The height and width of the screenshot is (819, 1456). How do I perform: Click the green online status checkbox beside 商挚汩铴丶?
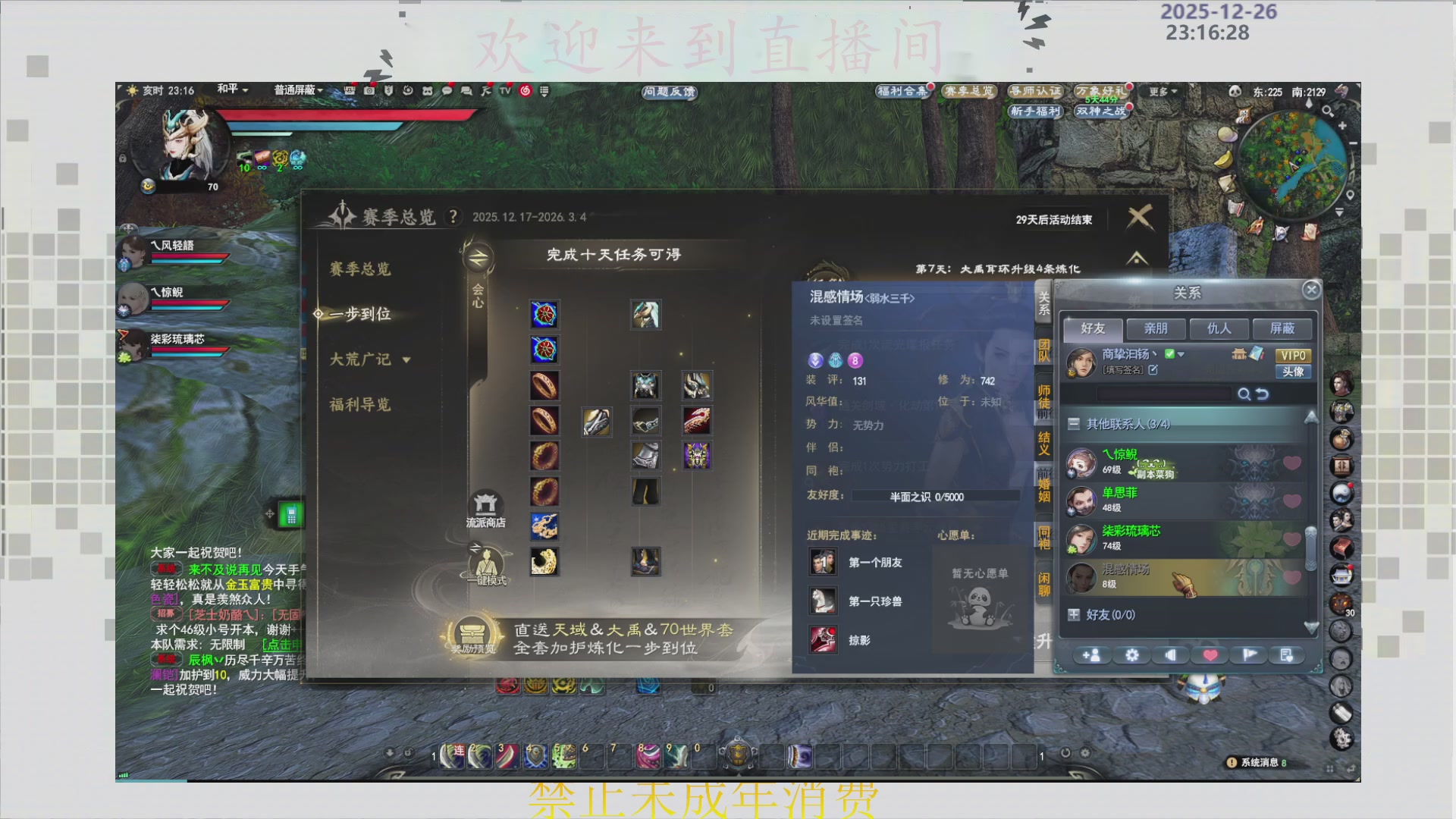click(x=1170, y=353)
